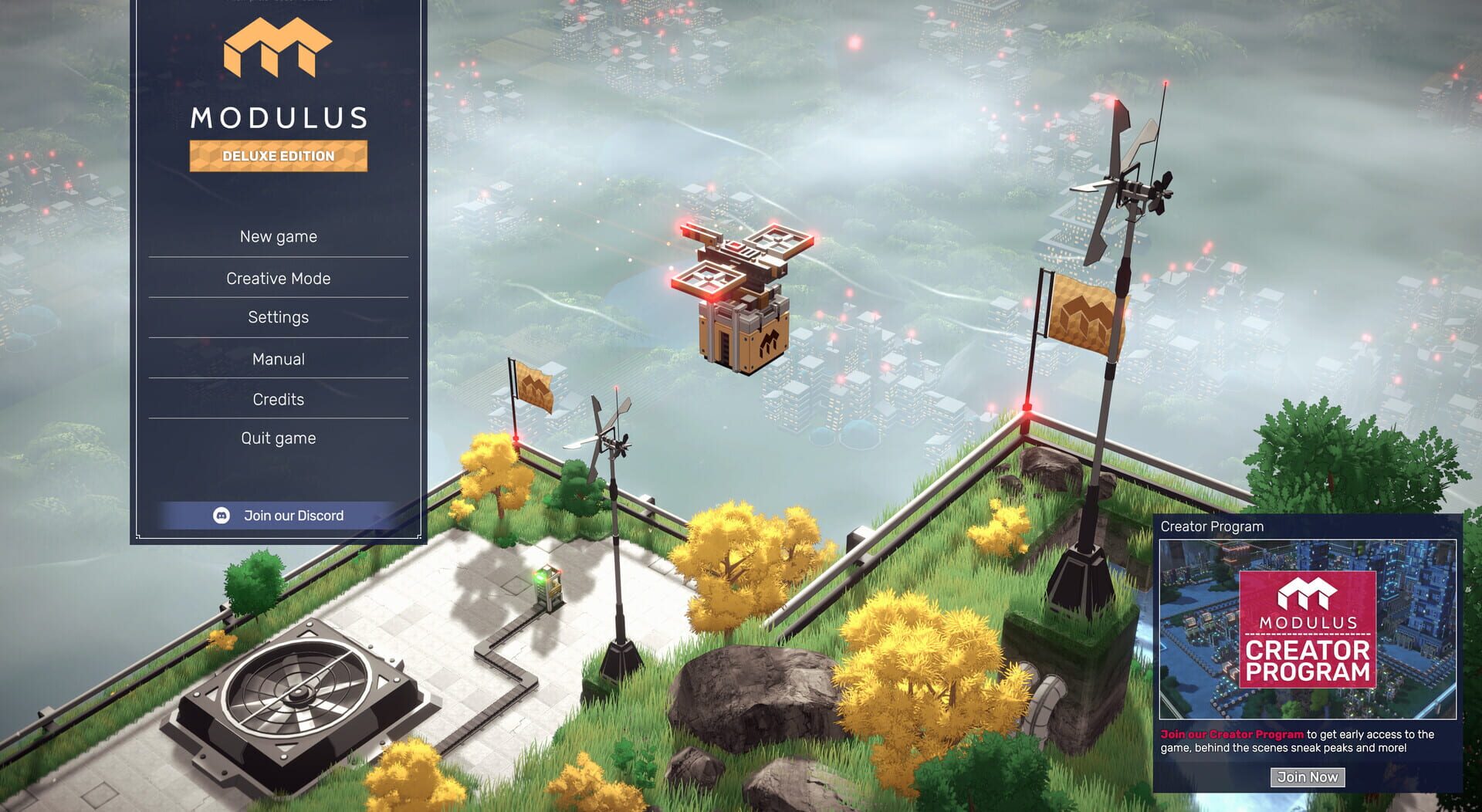Image resolution: width=1482 pixels, height=812 pixels.
Task: Open the Manual
Action: pos(279,358)
